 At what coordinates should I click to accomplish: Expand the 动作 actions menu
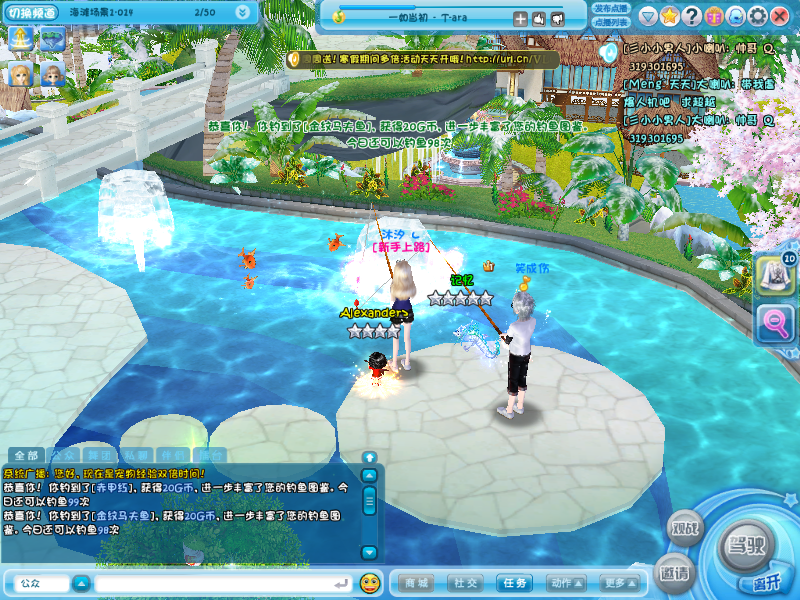[566, 582]
